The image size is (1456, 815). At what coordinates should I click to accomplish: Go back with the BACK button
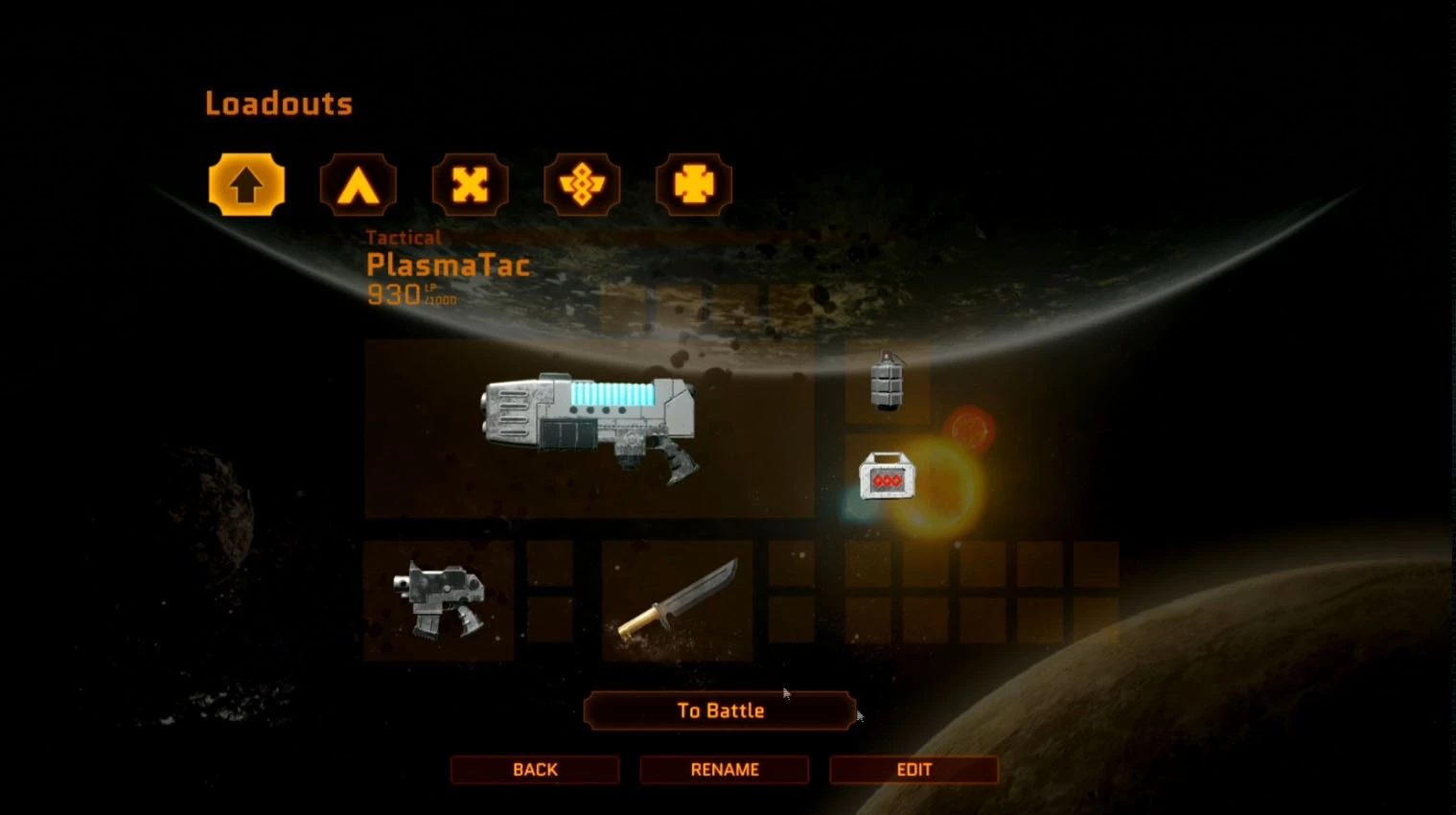535,770
